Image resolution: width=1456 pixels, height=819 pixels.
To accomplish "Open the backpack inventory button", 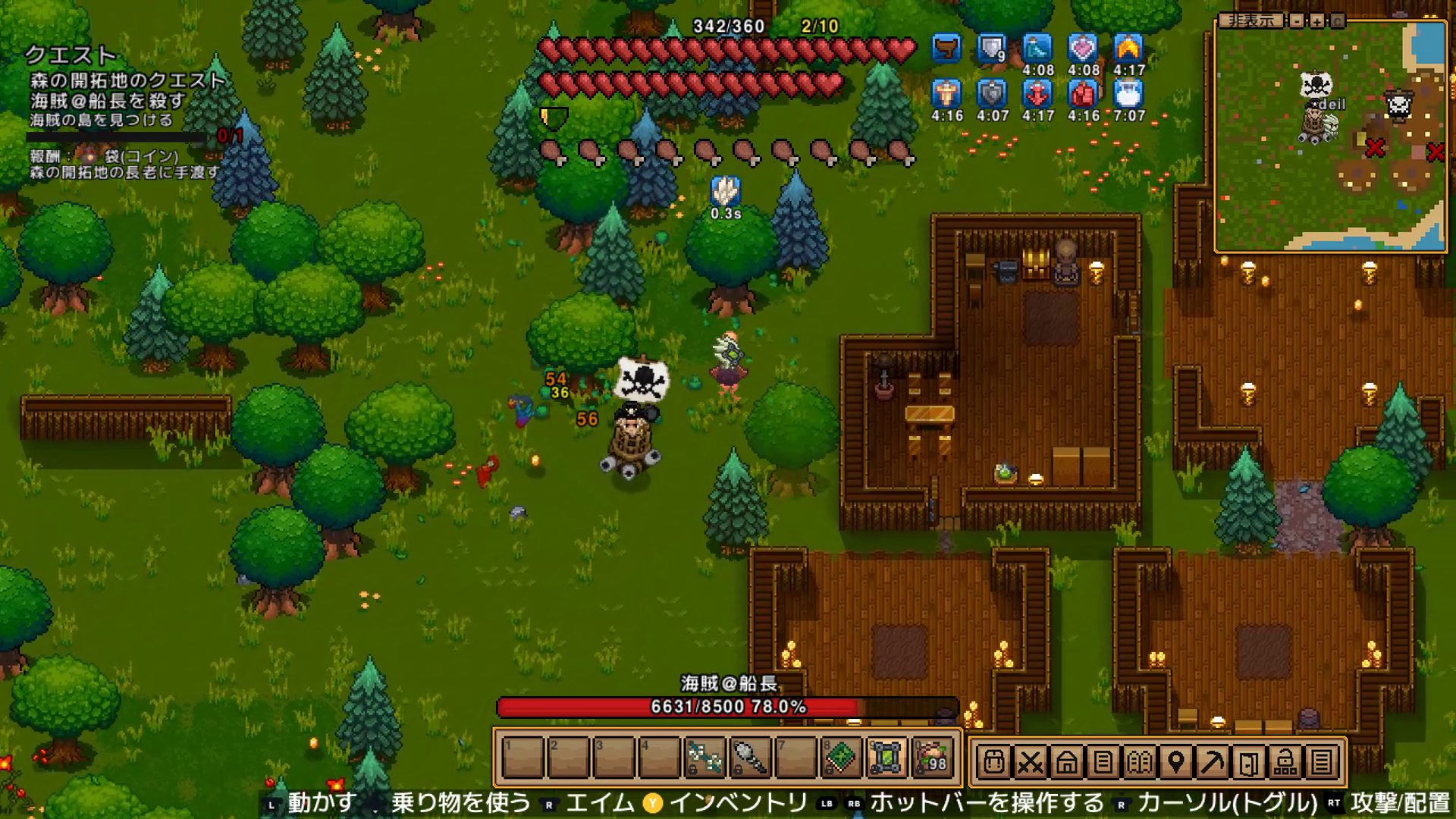I will (993, 761).
